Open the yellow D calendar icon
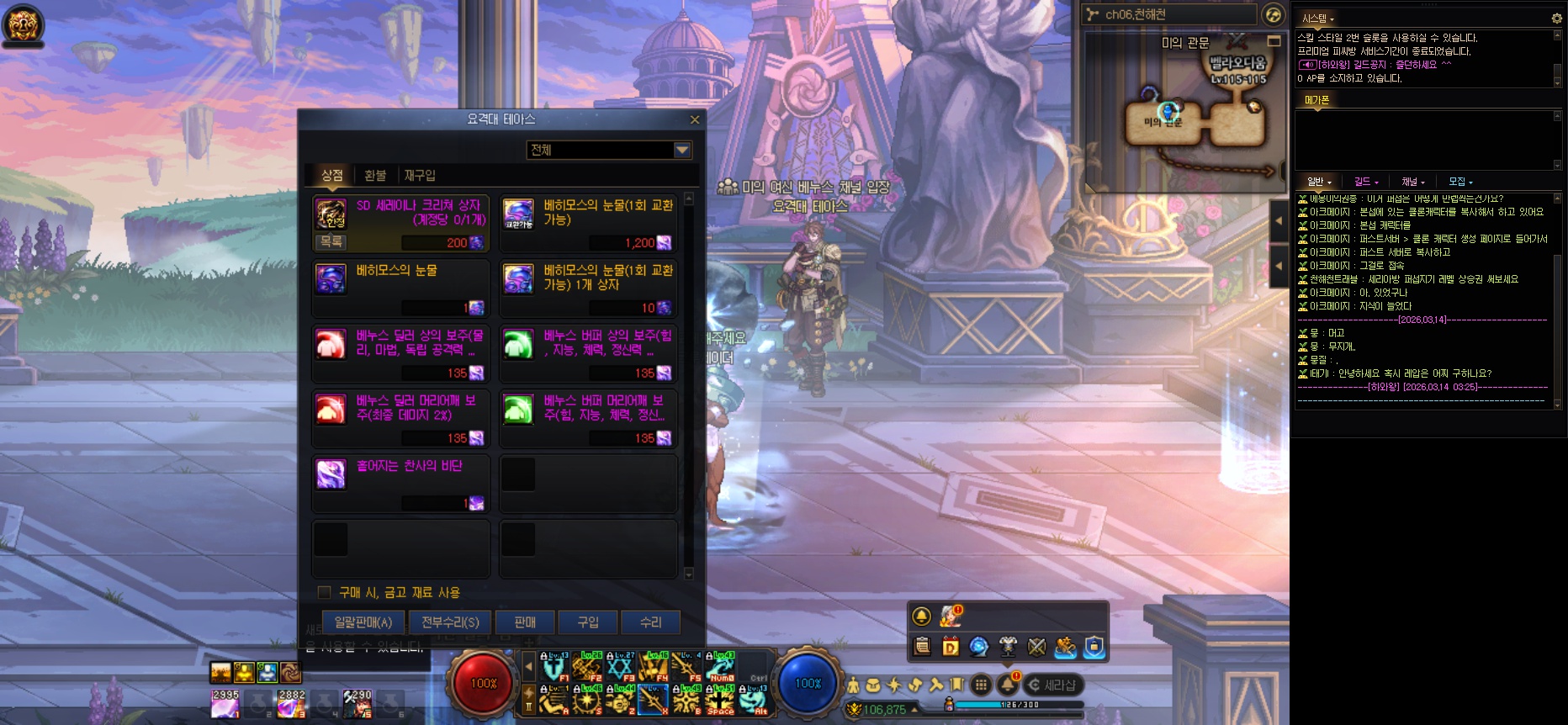The width and height of the screenshot is (1568, 725). pyautogui.click(x=951, y=646)
